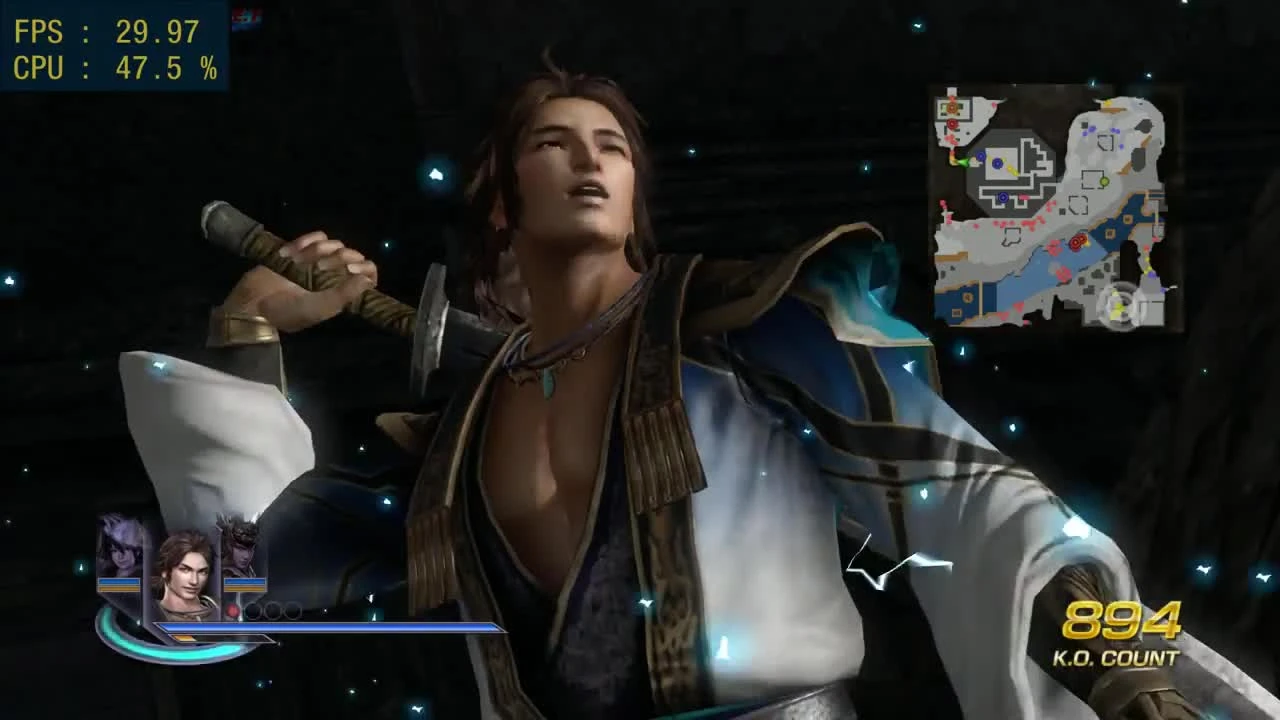Click the K.O. COUNT label
Screen dimensions: 1280x720
coord(1117,658)
